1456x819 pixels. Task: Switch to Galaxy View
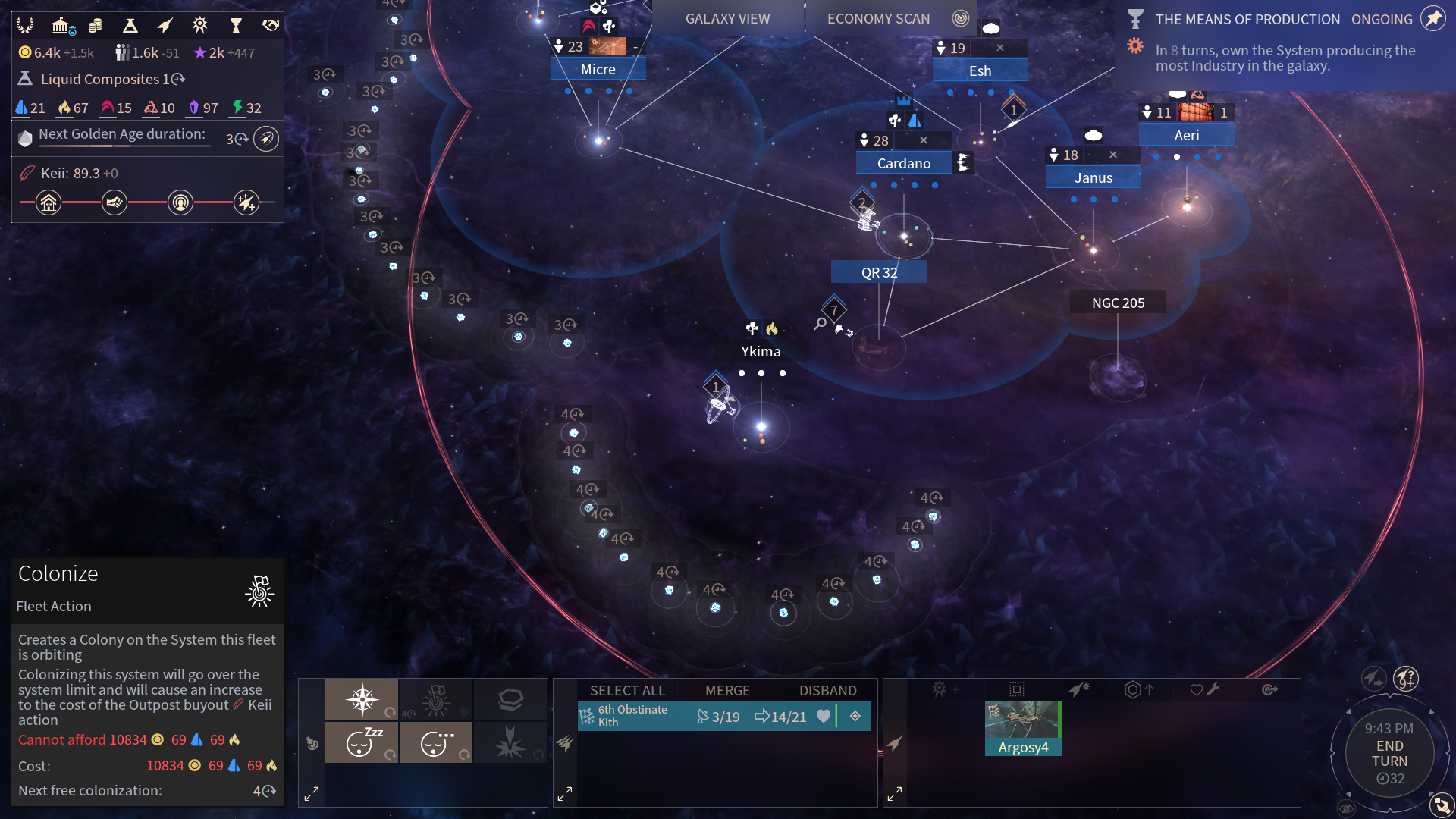tap(727, 19)
